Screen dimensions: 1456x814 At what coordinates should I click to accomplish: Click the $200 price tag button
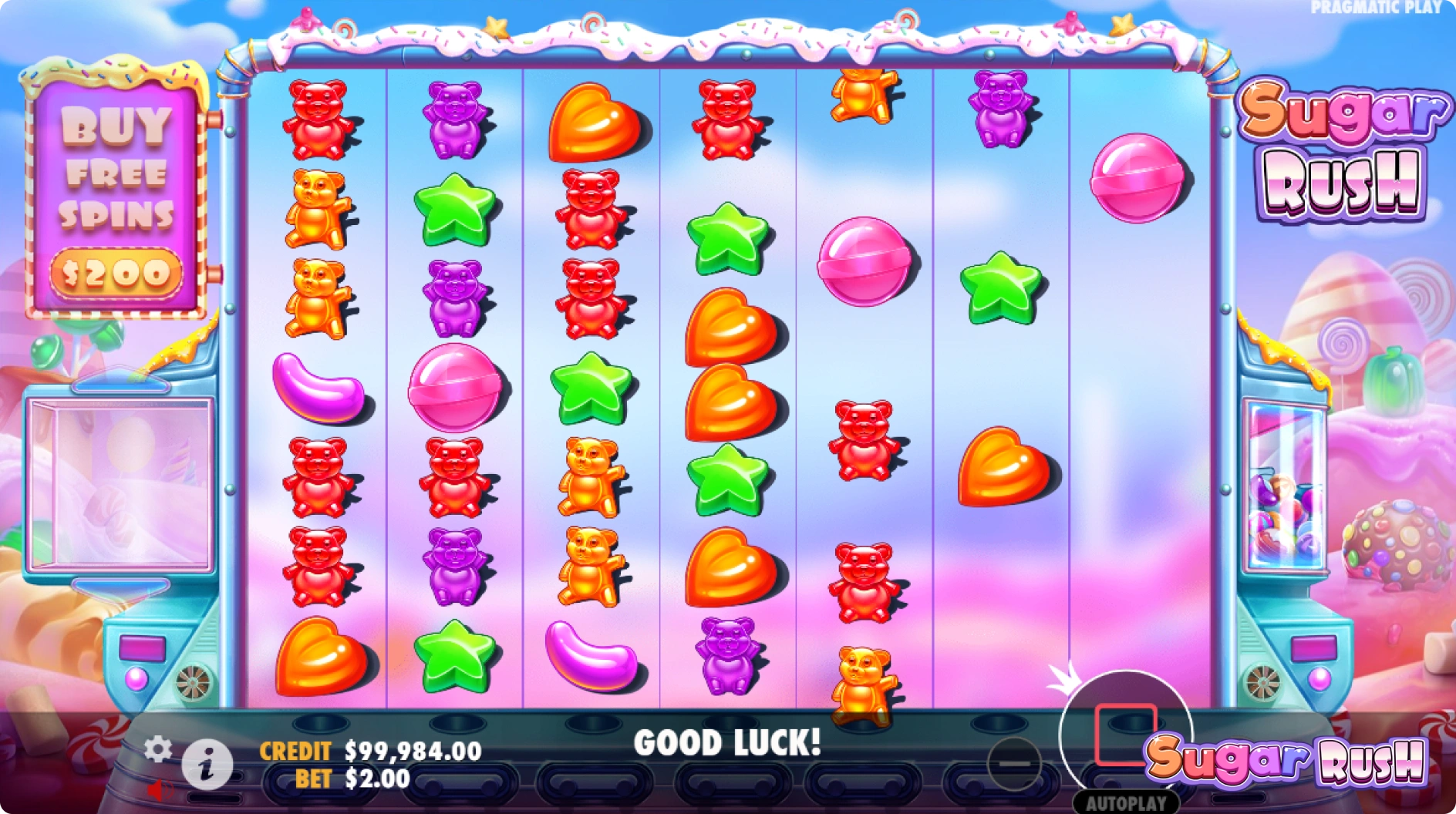point(117,271)
